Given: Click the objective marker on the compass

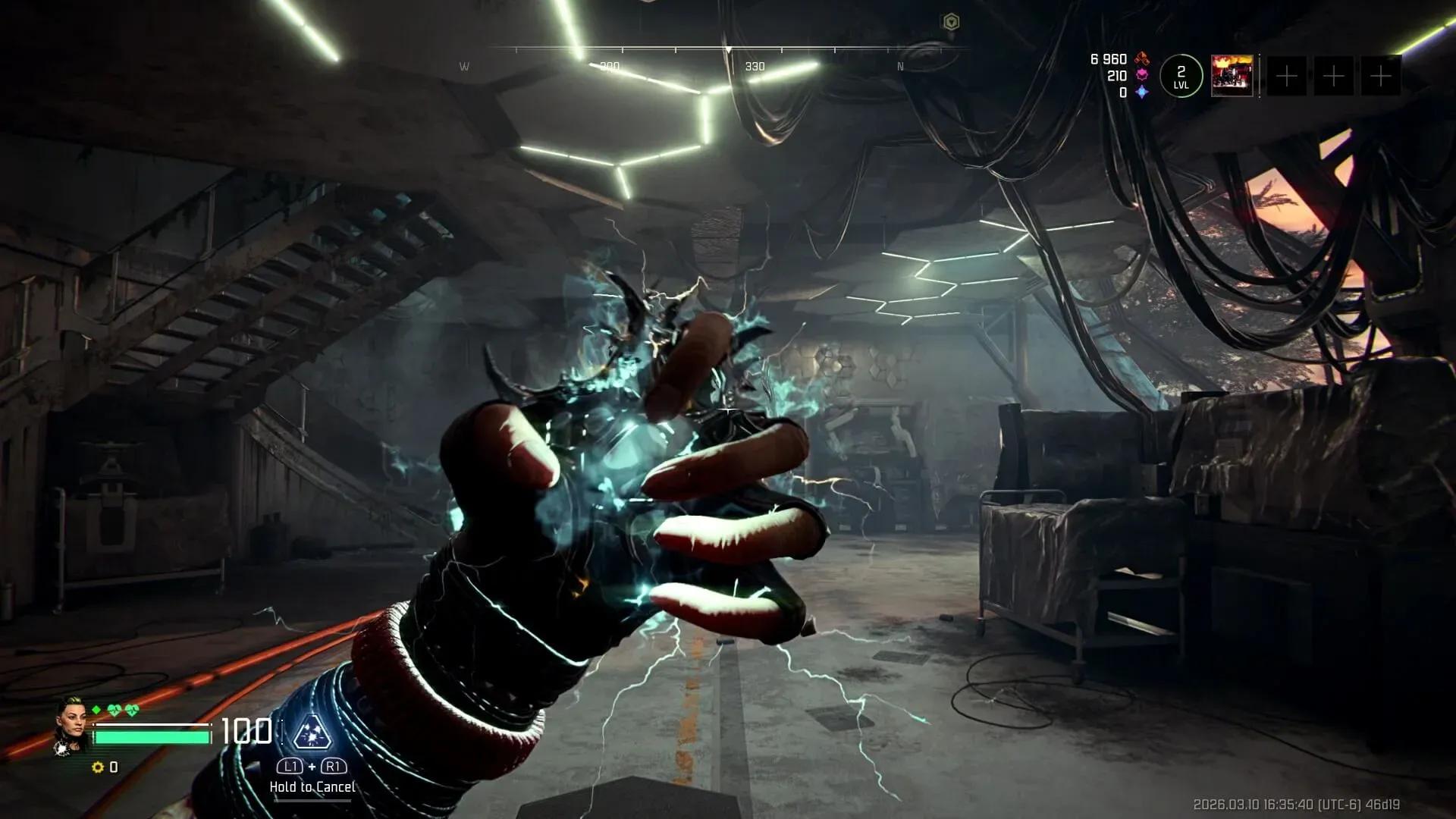Looking at the screenshot, I should pos(951,22).
